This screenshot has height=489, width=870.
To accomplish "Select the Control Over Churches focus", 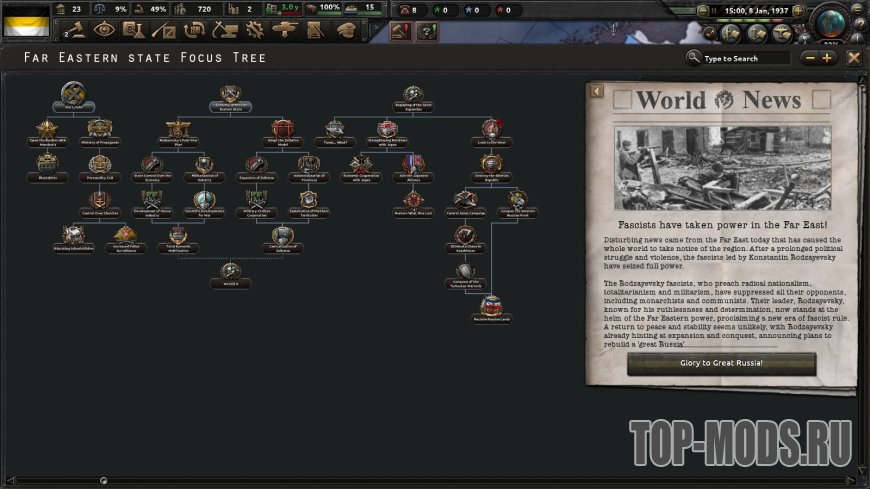I will pos(99,201).
